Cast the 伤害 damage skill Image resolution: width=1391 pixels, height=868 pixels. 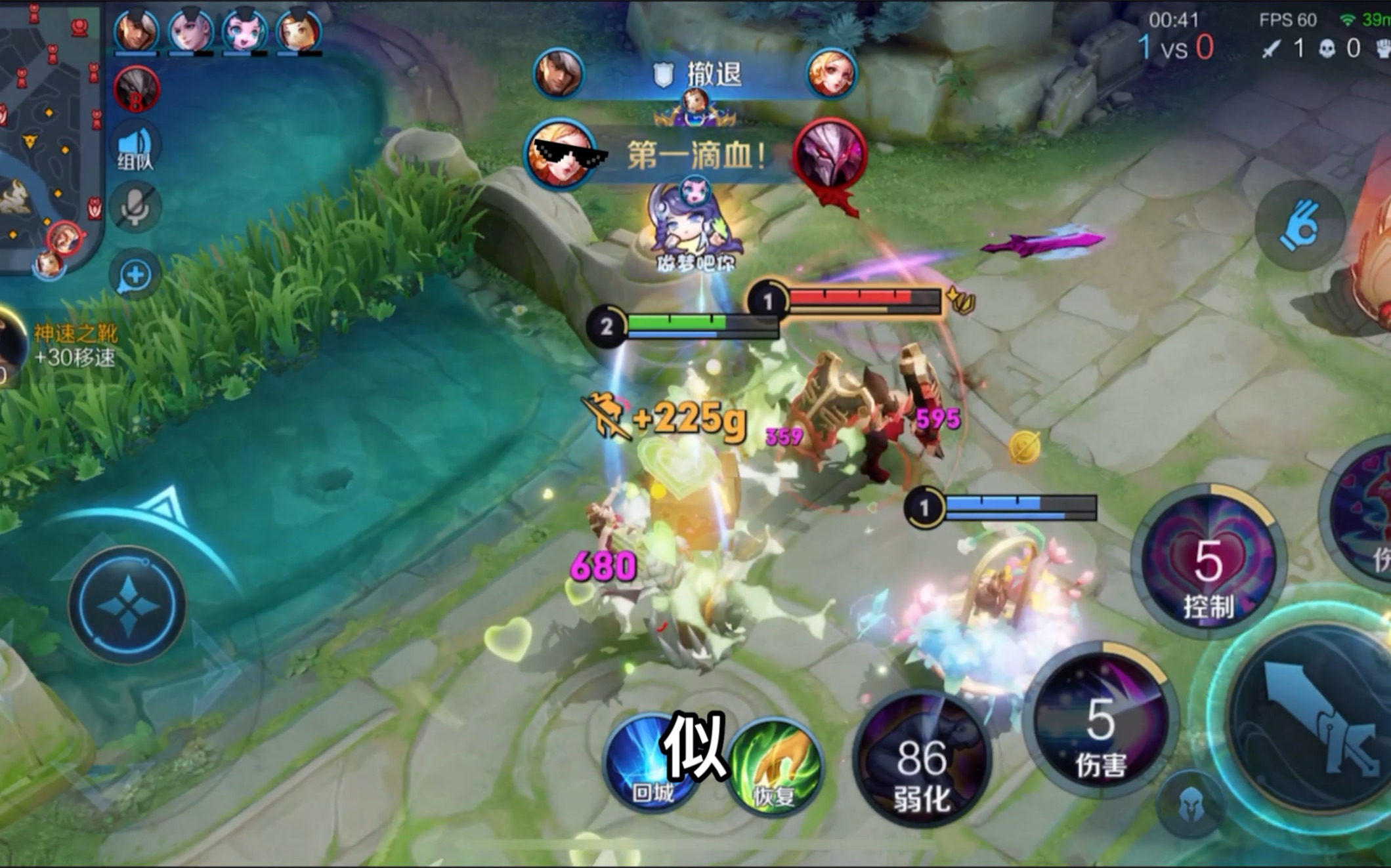point(1100,722)
